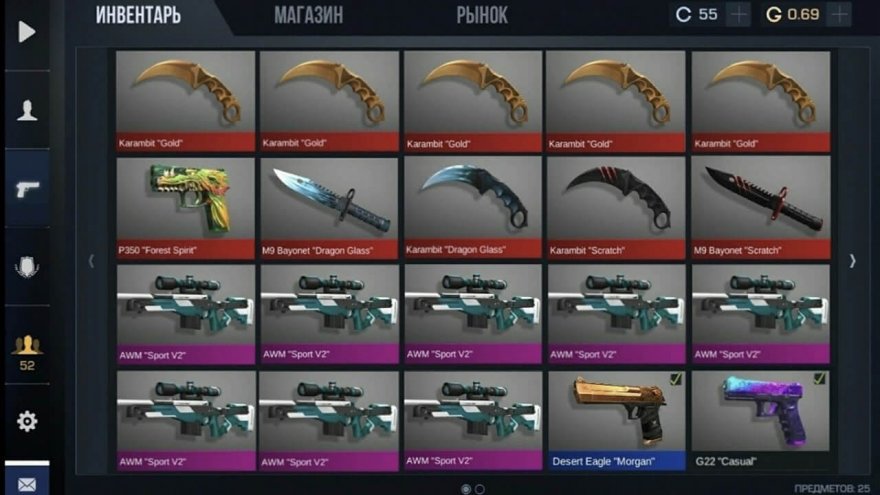Screen dimensions: 880x495
Task: Select the Desert Eagle "Morgan" pistol
Action: pos(616,421)
